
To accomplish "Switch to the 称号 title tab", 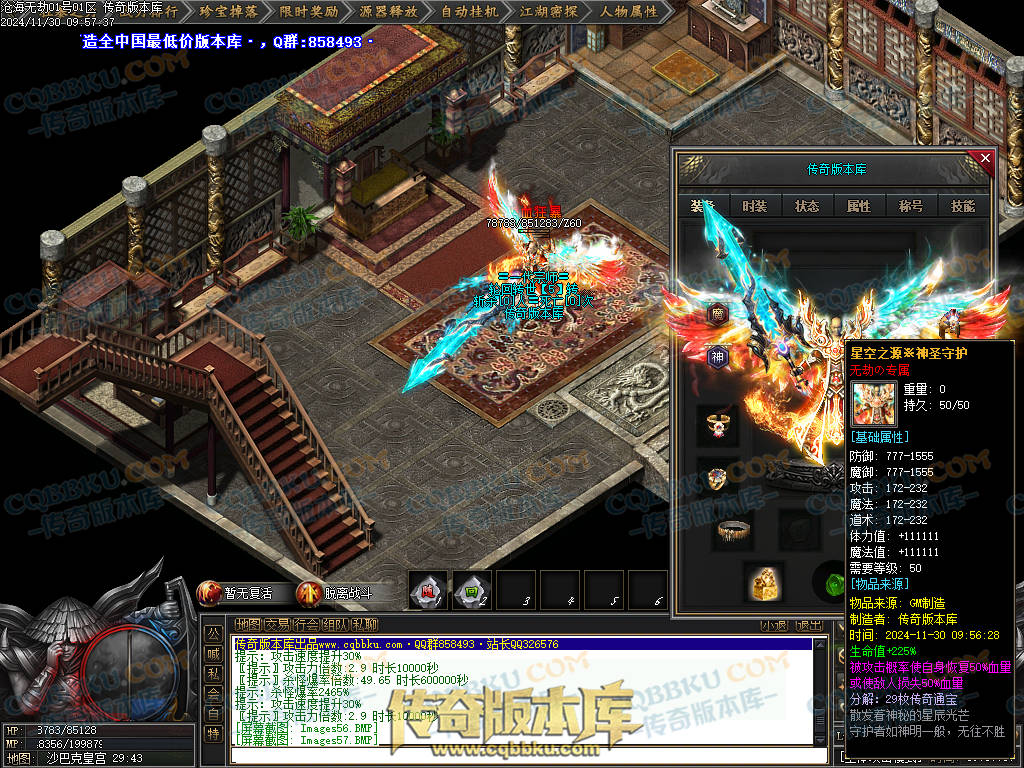I will pyautogui.click(x=911, y=206).
